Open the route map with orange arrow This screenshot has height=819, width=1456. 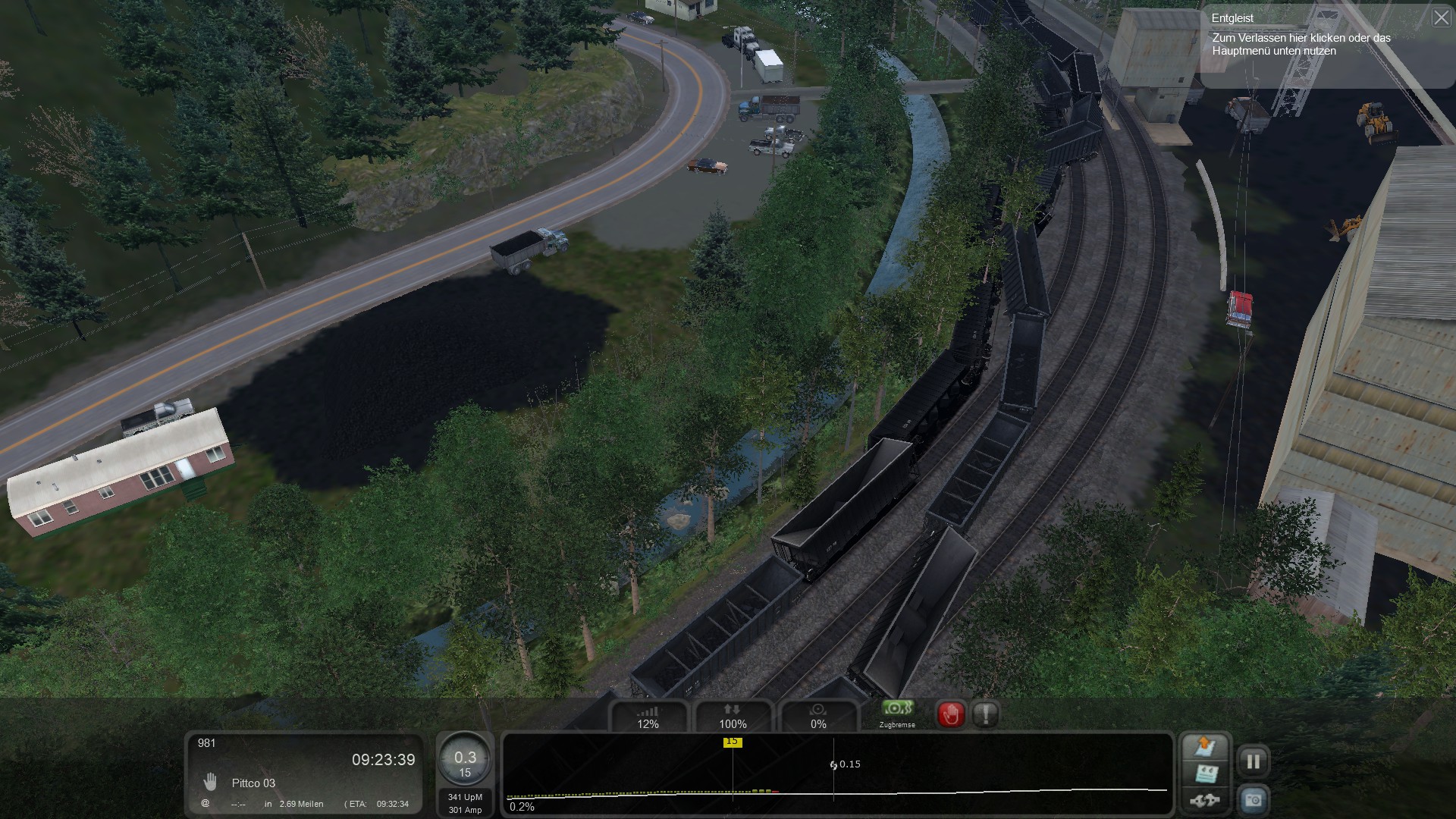[1205, 747]
